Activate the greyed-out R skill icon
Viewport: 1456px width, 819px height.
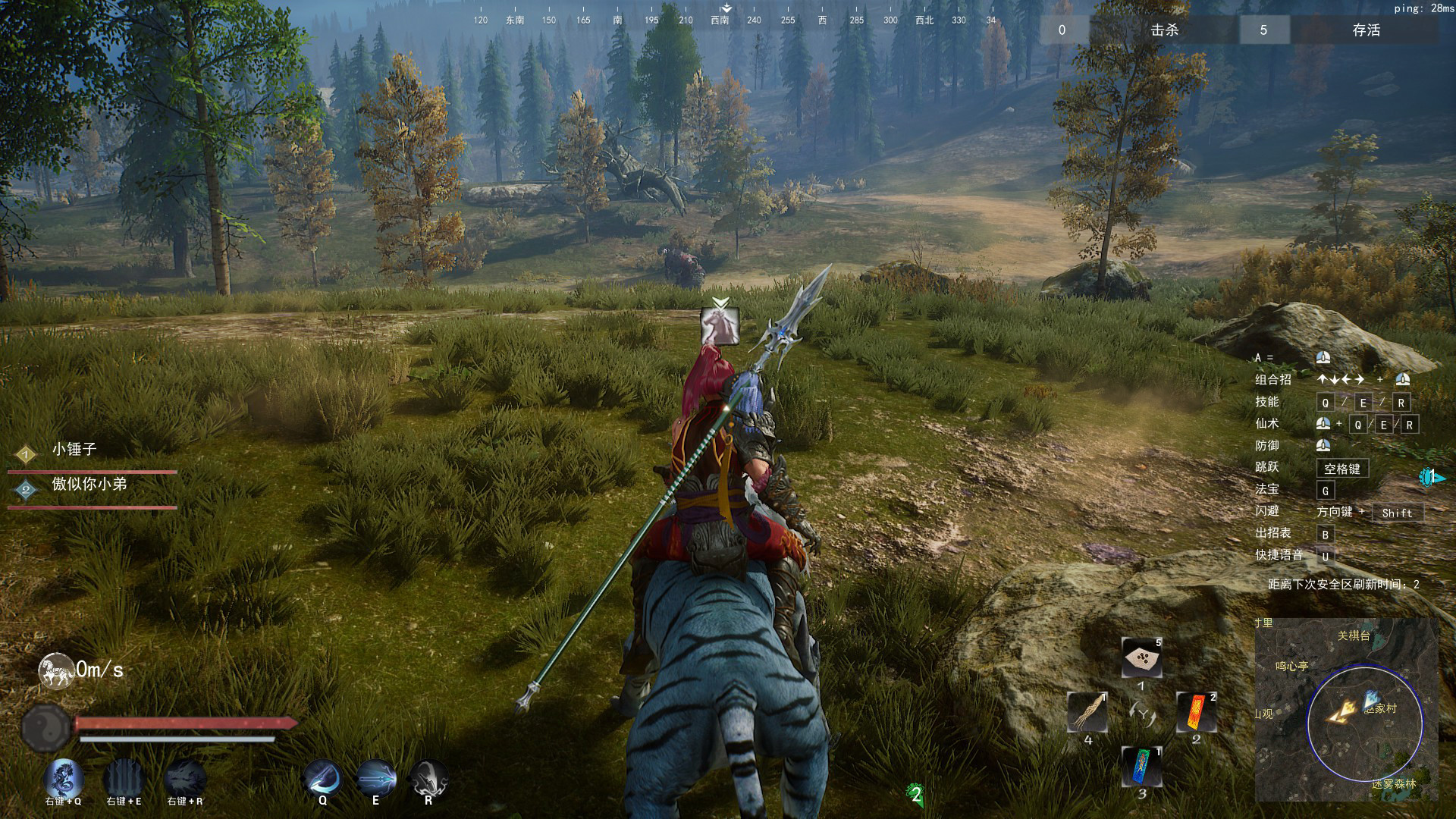(x=428, y=779)
